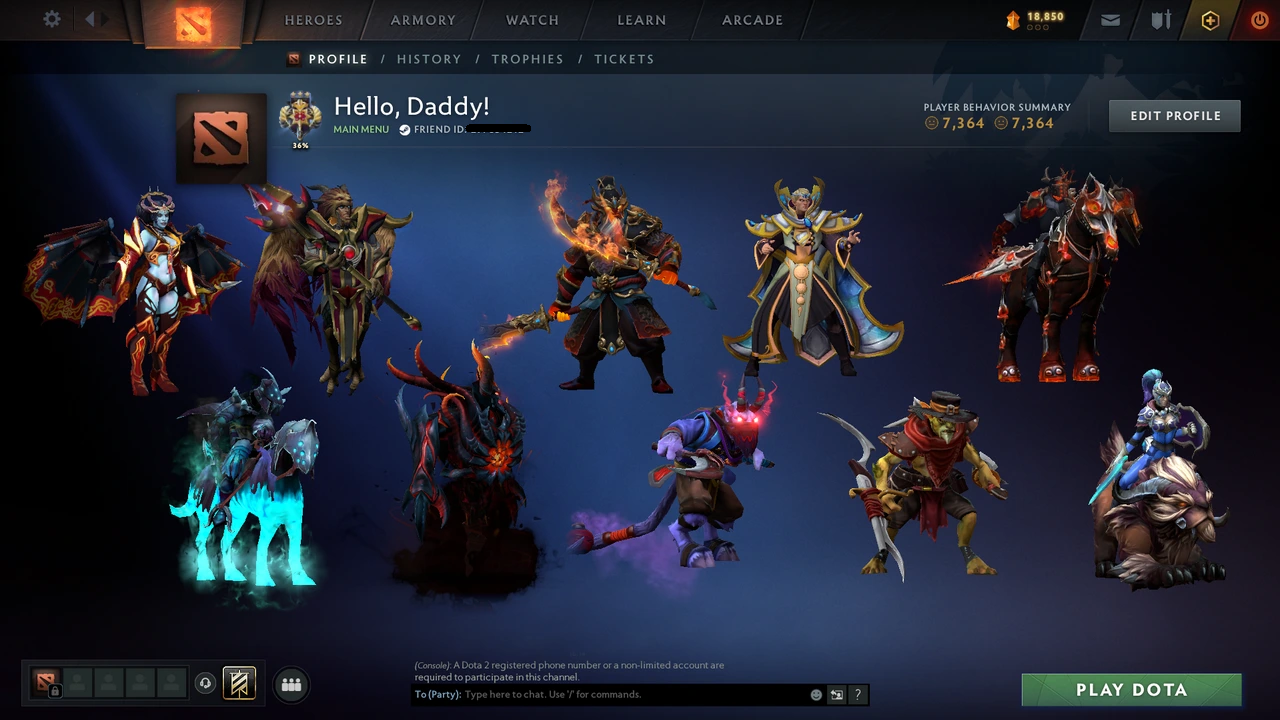Image resolution: width=1280 pixels, height=720 pixels.
Task: Open the HEROES menu
Action: coord(313,20)
